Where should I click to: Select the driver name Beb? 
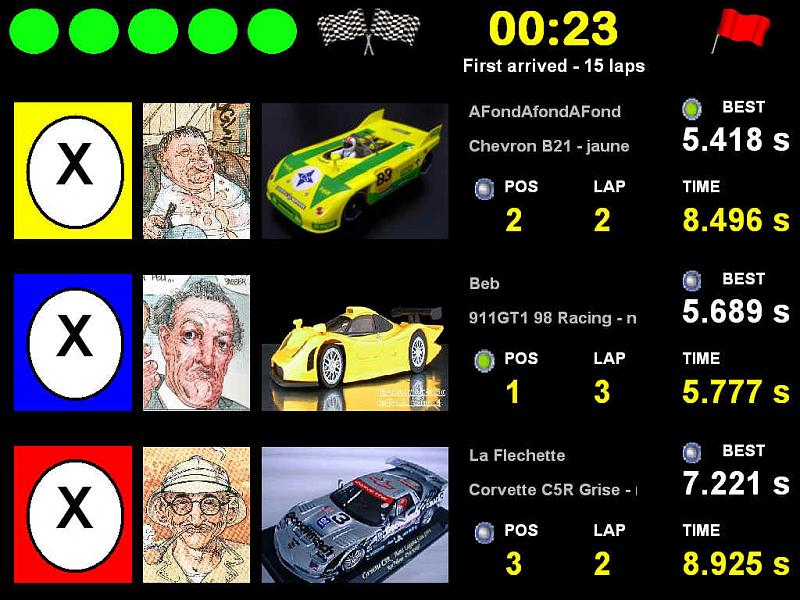(x=484, y=284)
